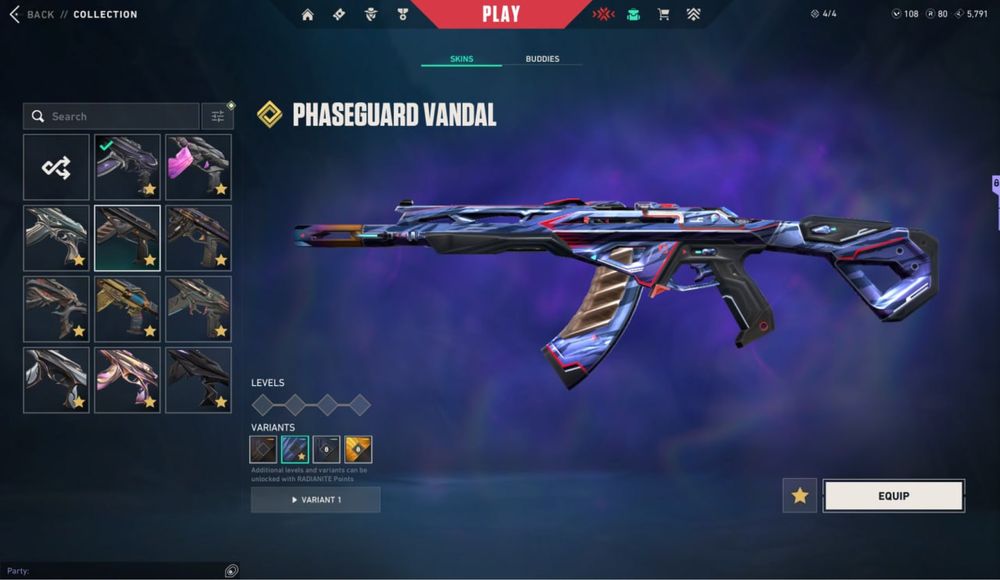Focus the skin search field
1000x580 pixels.
pos(112,116)
